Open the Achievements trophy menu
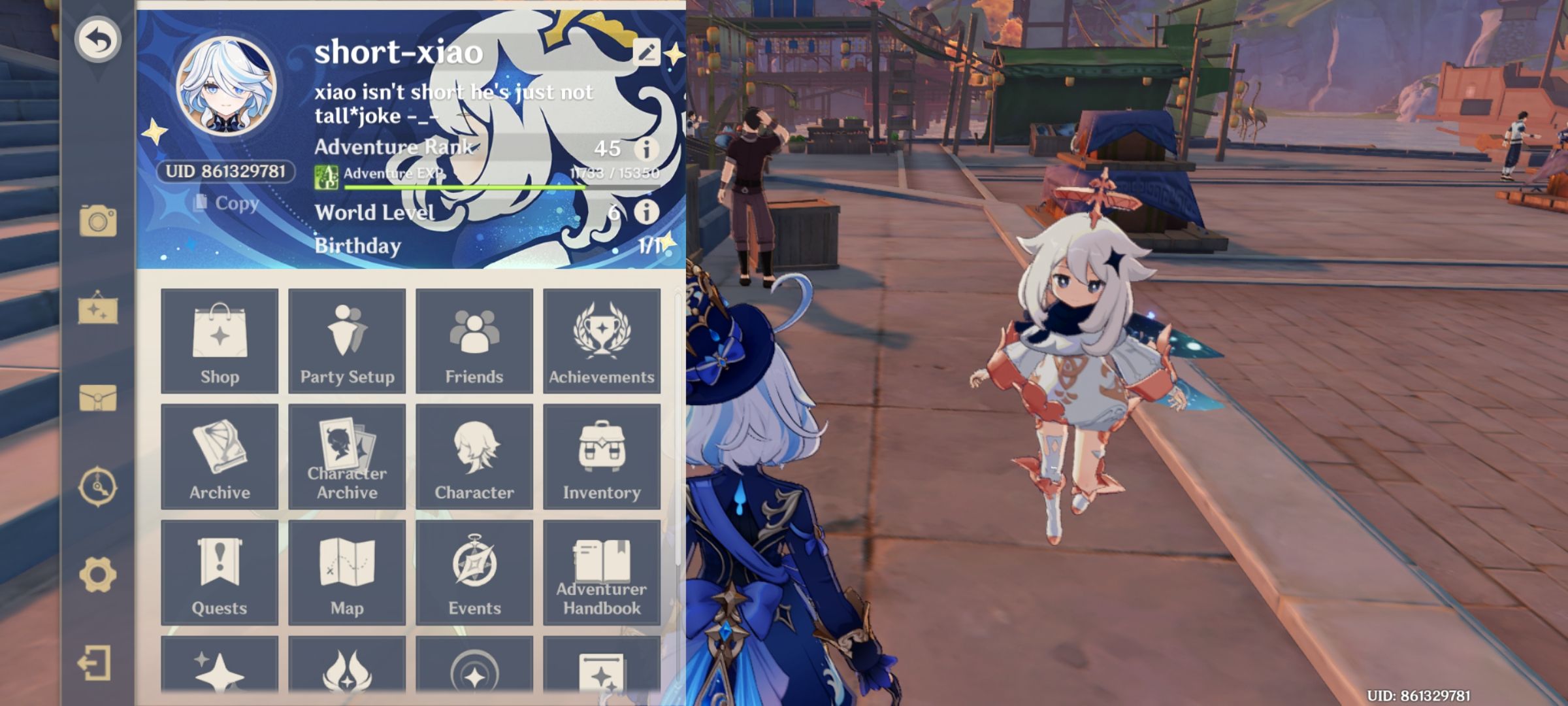Viewport: 1568px width, 706px height. coord(601,340)
